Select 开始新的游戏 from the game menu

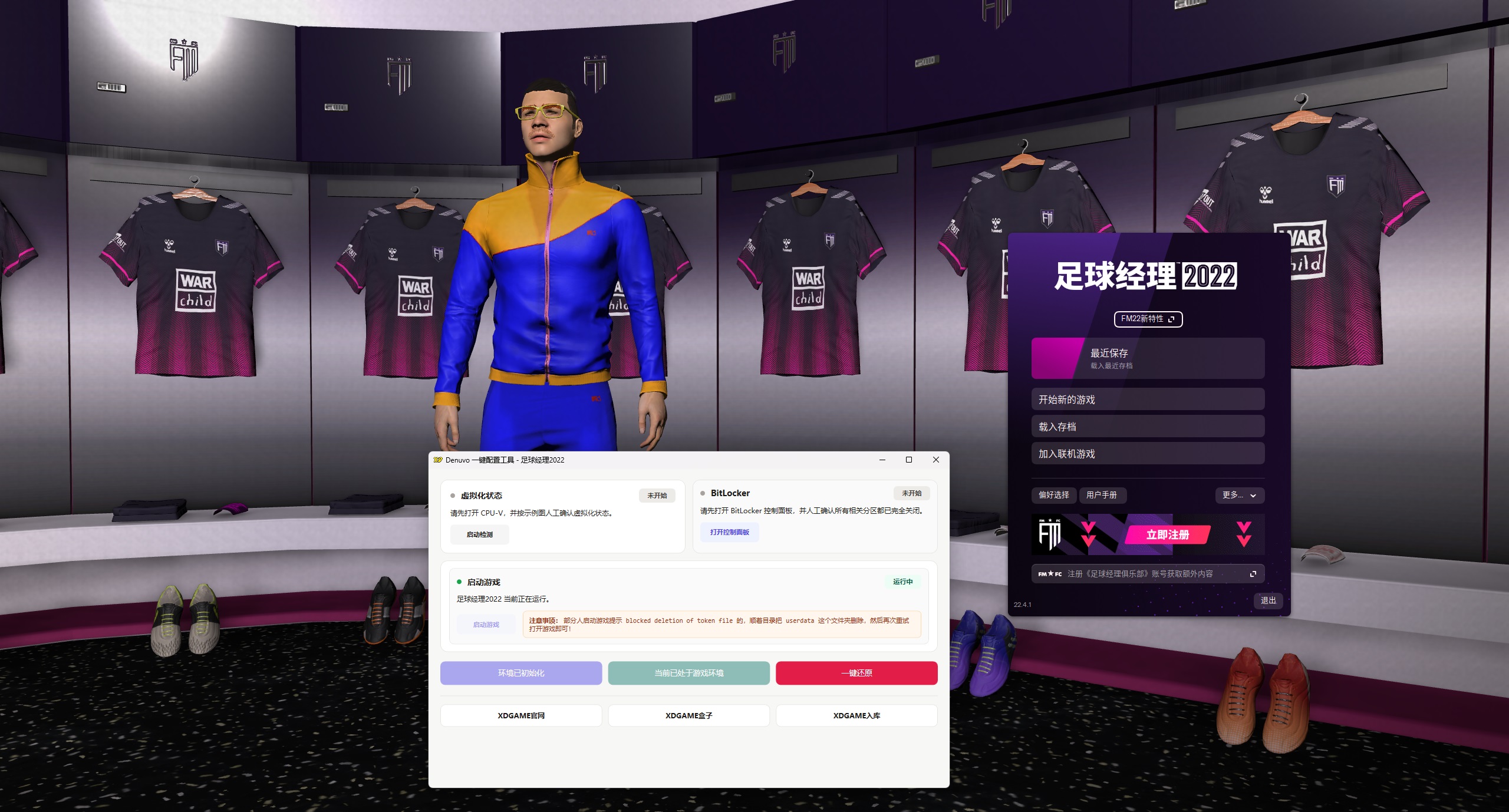1147,399
